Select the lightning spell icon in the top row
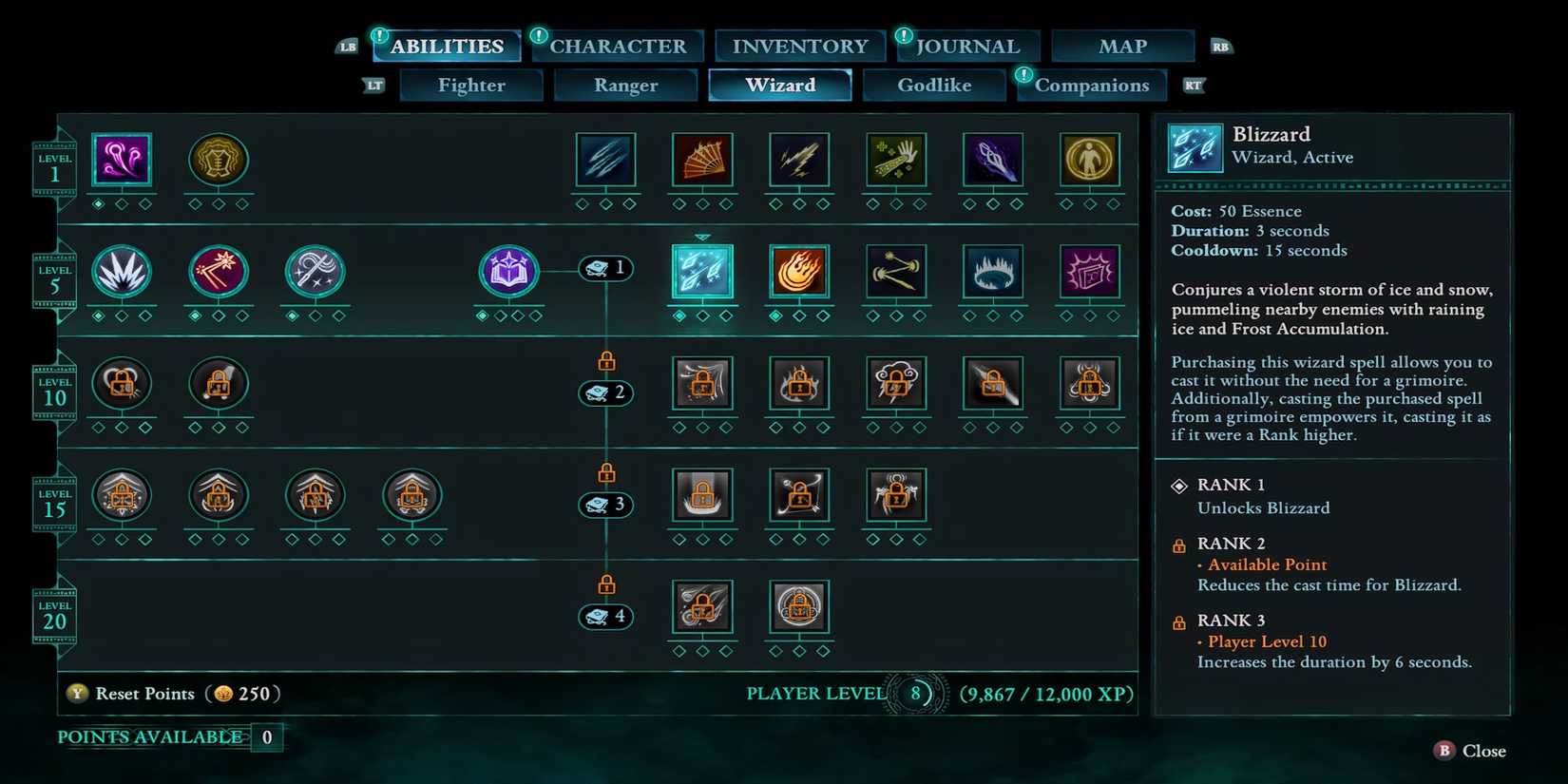1568x784 pixels. (799, 162)
